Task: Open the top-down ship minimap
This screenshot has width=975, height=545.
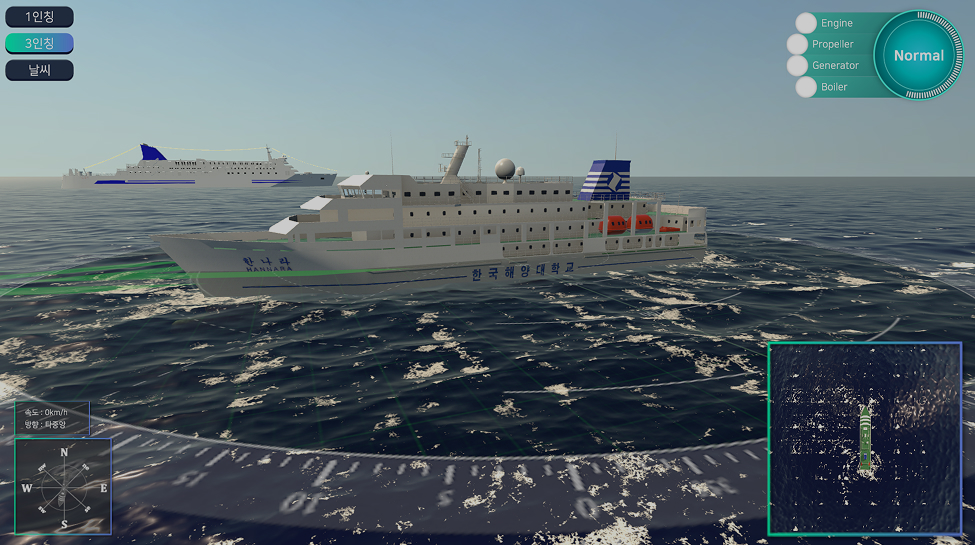Action: 864,438
